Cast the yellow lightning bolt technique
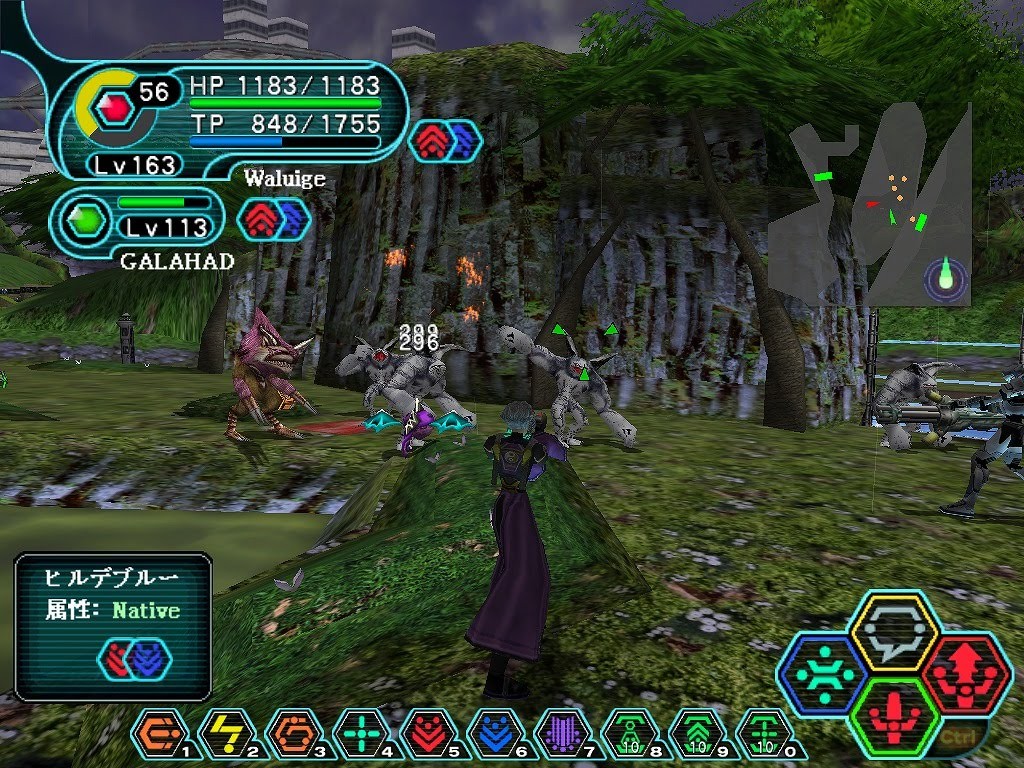The image size is (1024, 768). pyautogui.click(x=225, y=733)
